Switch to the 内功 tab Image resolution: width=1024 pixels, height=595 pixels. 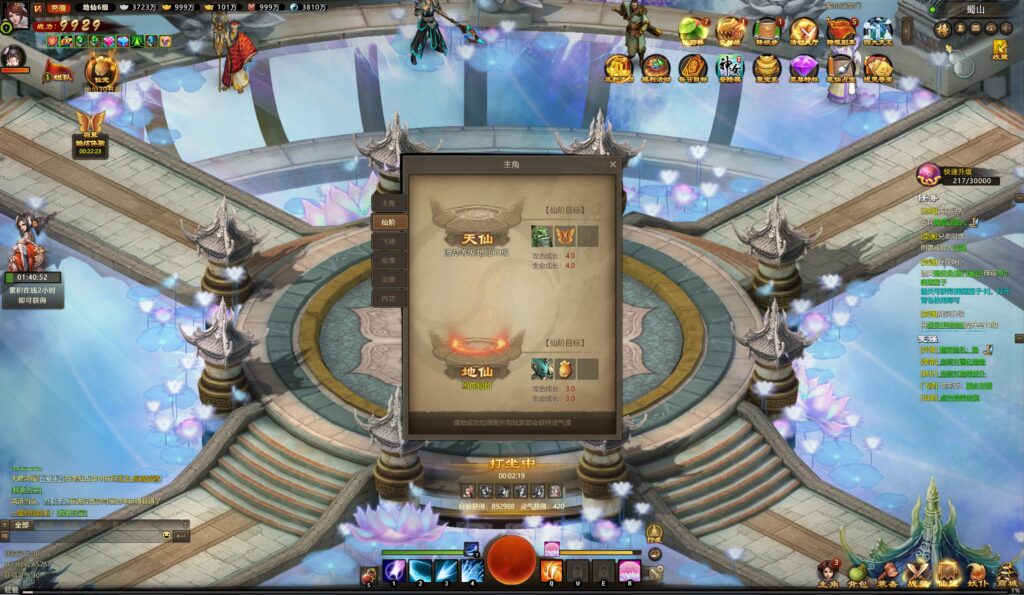[x=389, y=298]
